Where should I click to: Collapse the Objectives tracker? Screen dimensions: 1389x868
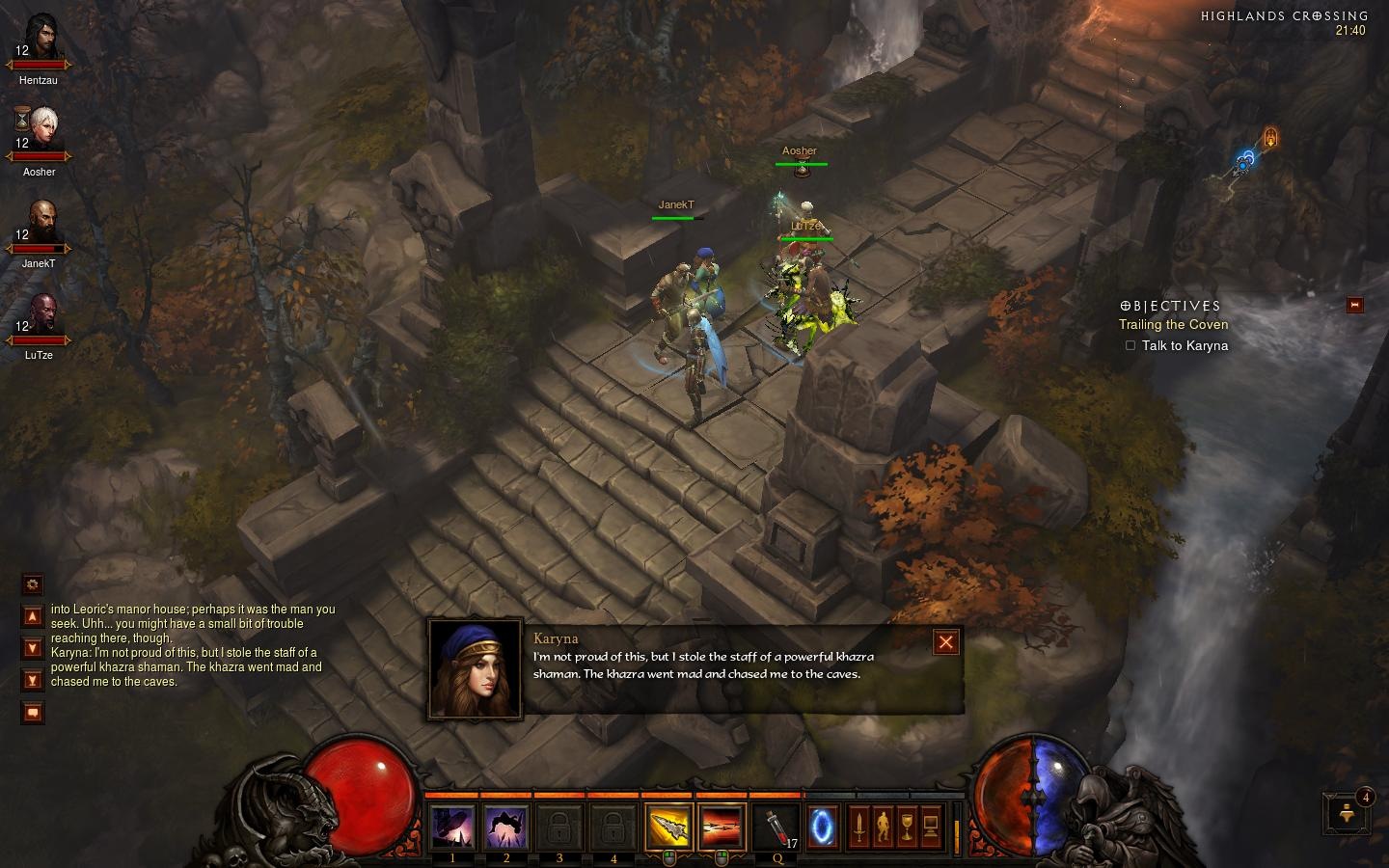(1354, 305)
